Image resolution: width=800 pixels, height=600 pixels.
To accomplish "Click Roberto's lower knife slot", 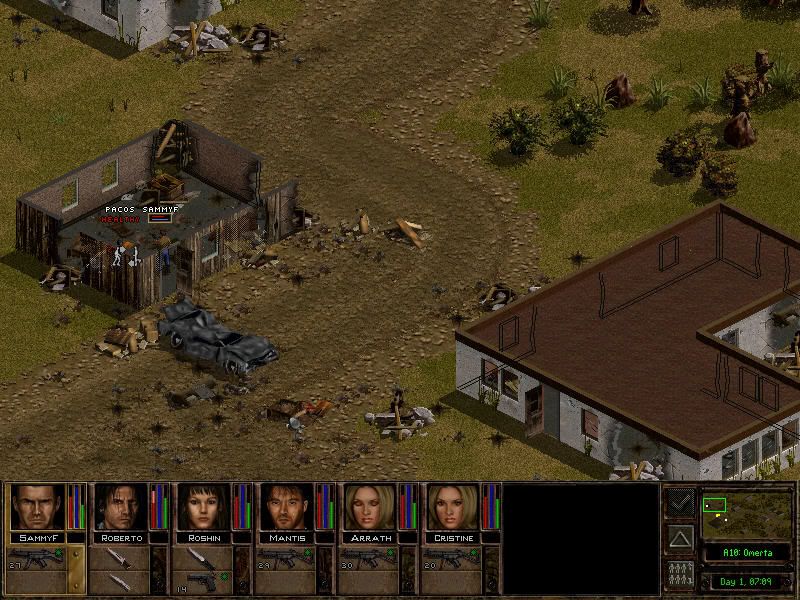I will coord(121,580).
